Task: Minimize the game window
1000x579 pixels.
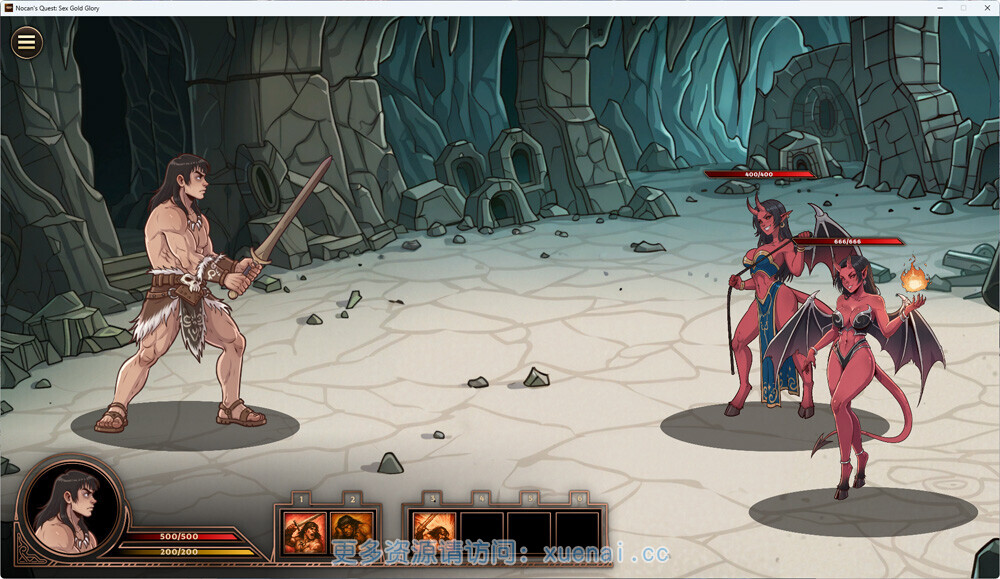Action: (940, 8)
